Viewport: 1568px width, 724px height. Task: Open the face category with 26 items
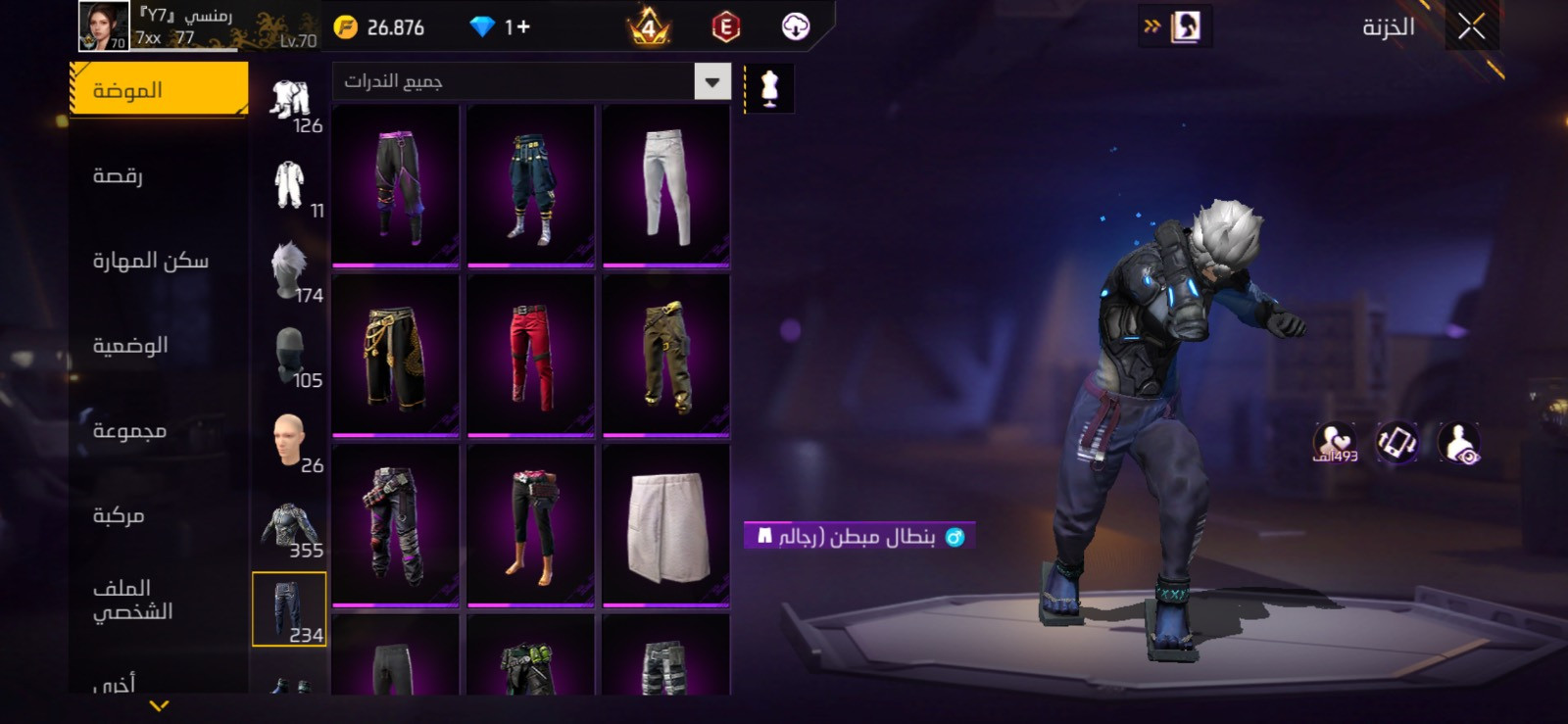291,443
